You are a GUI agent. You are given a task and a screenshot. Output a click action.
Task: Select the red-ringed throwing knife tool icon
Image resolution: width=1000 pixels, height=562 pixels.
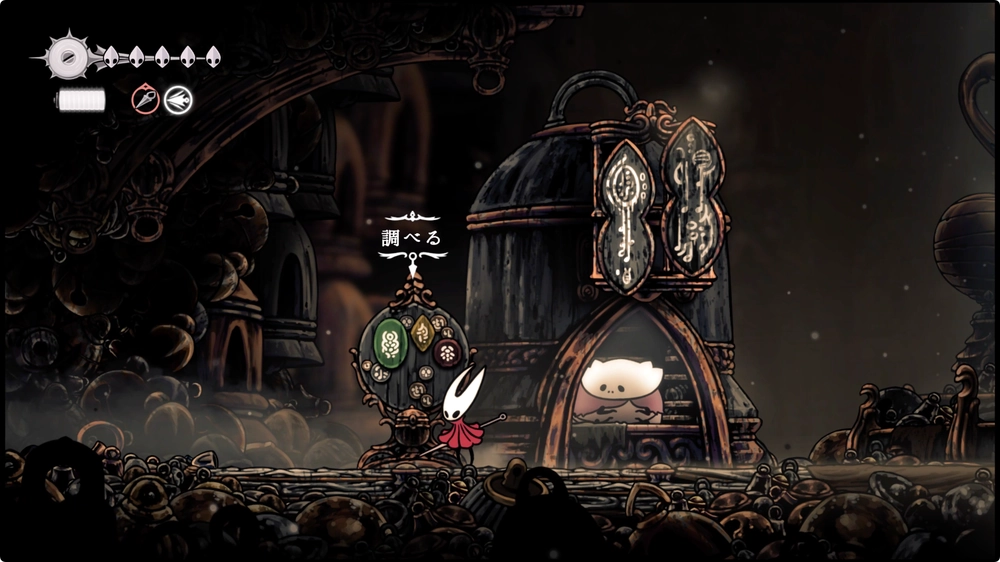[x=146, y=99]
